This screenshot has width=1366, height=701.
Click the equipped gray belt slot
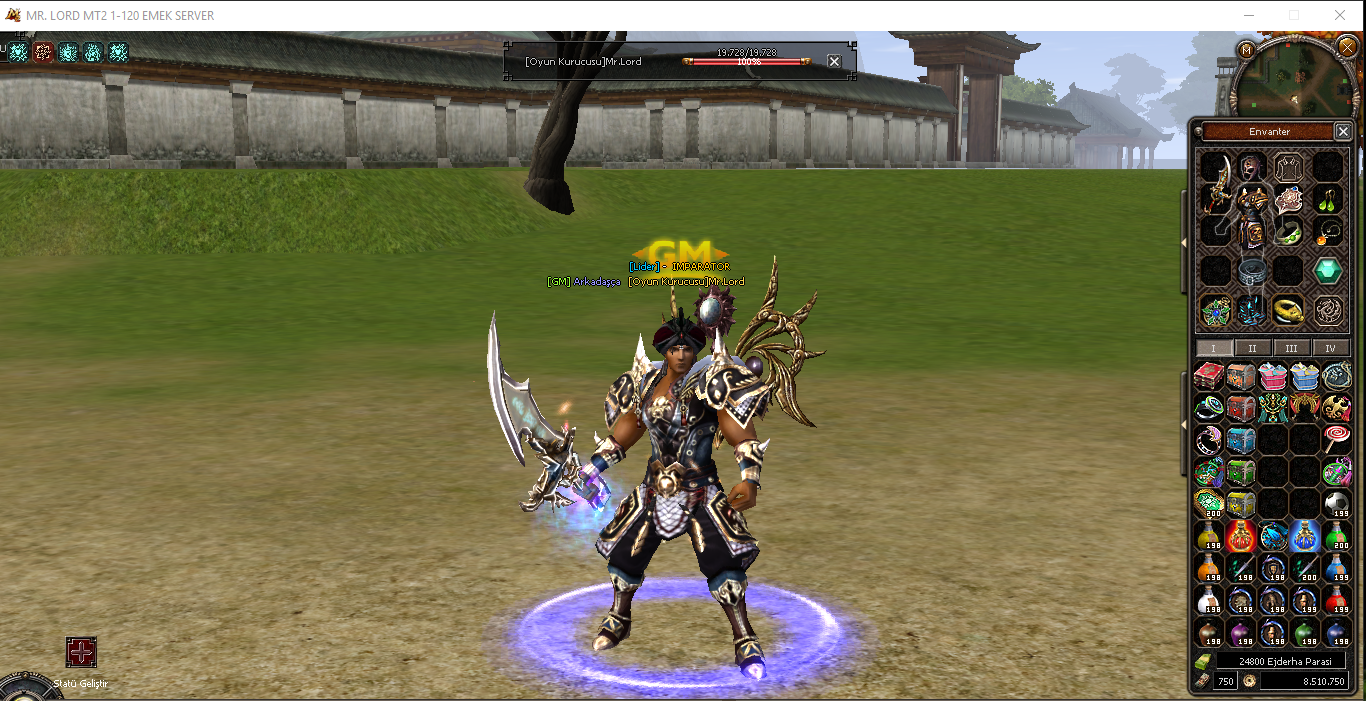coord(1252,271)
